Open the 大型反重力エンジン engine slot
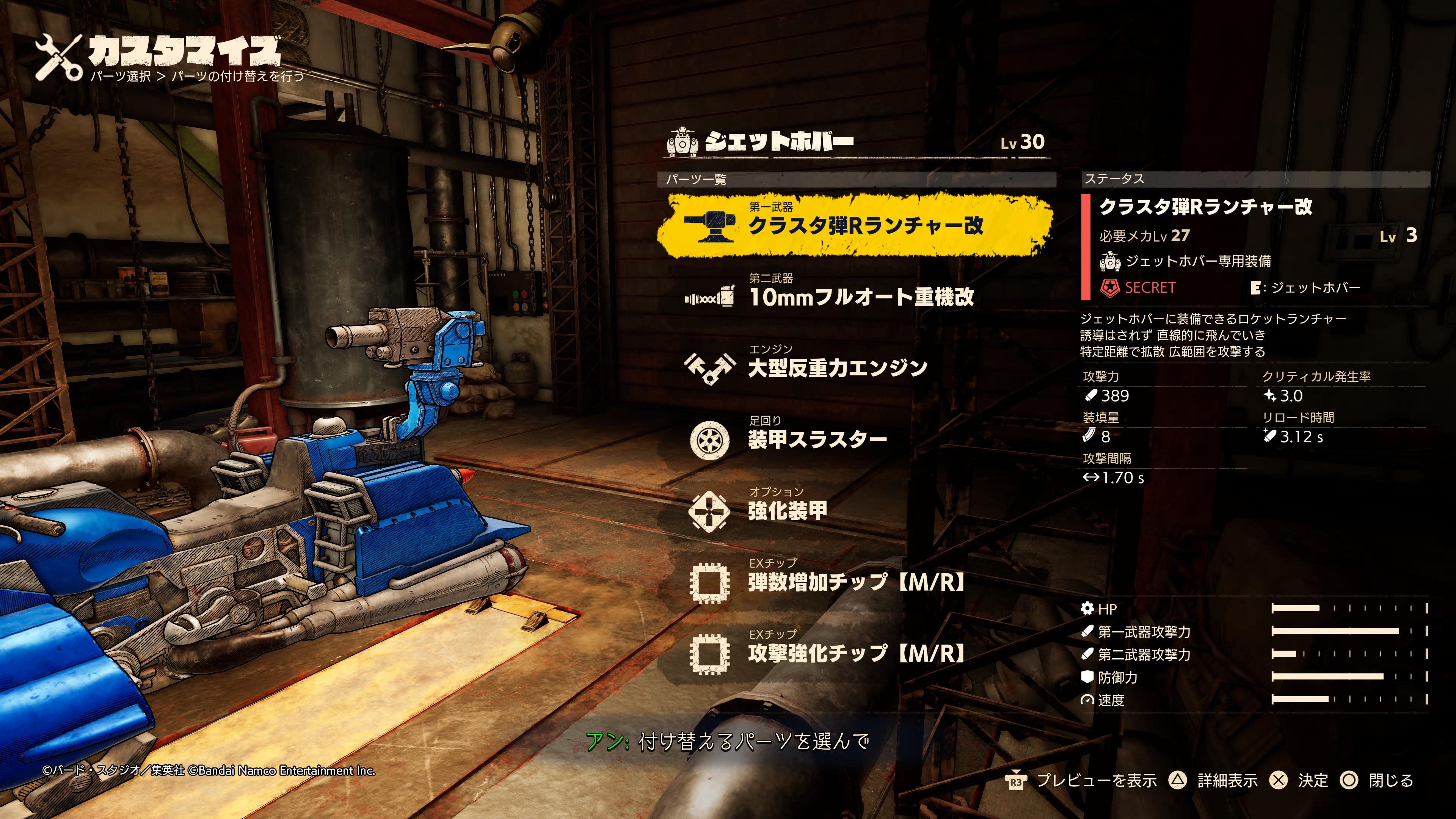The image size is (1456, 819). tap(836, 368)
